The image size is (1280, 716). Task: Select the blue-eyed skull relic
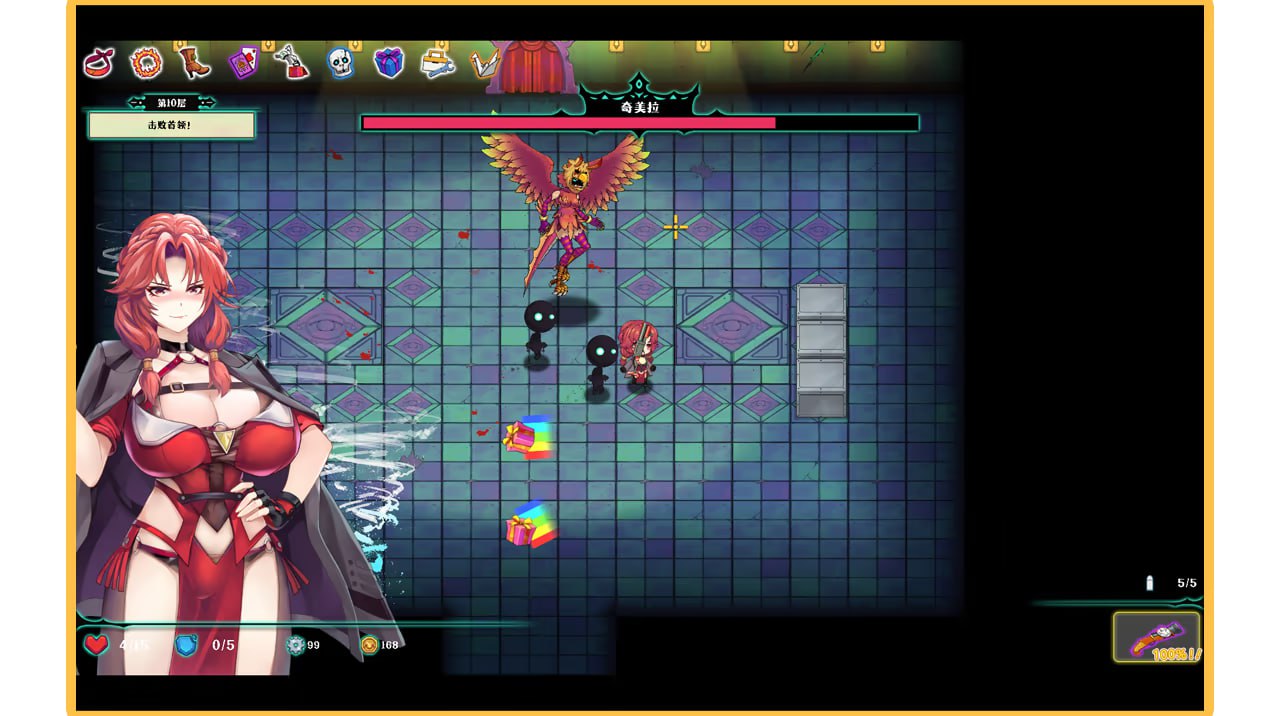(340, 63)
